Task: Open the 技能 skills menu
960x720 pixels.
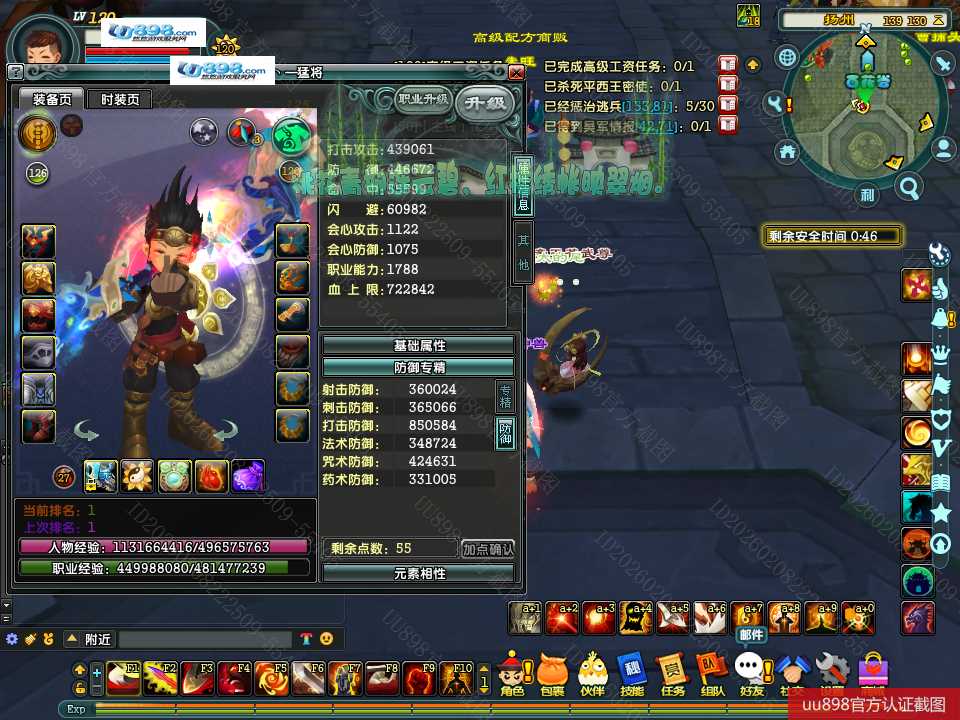Action: [632, 673]
